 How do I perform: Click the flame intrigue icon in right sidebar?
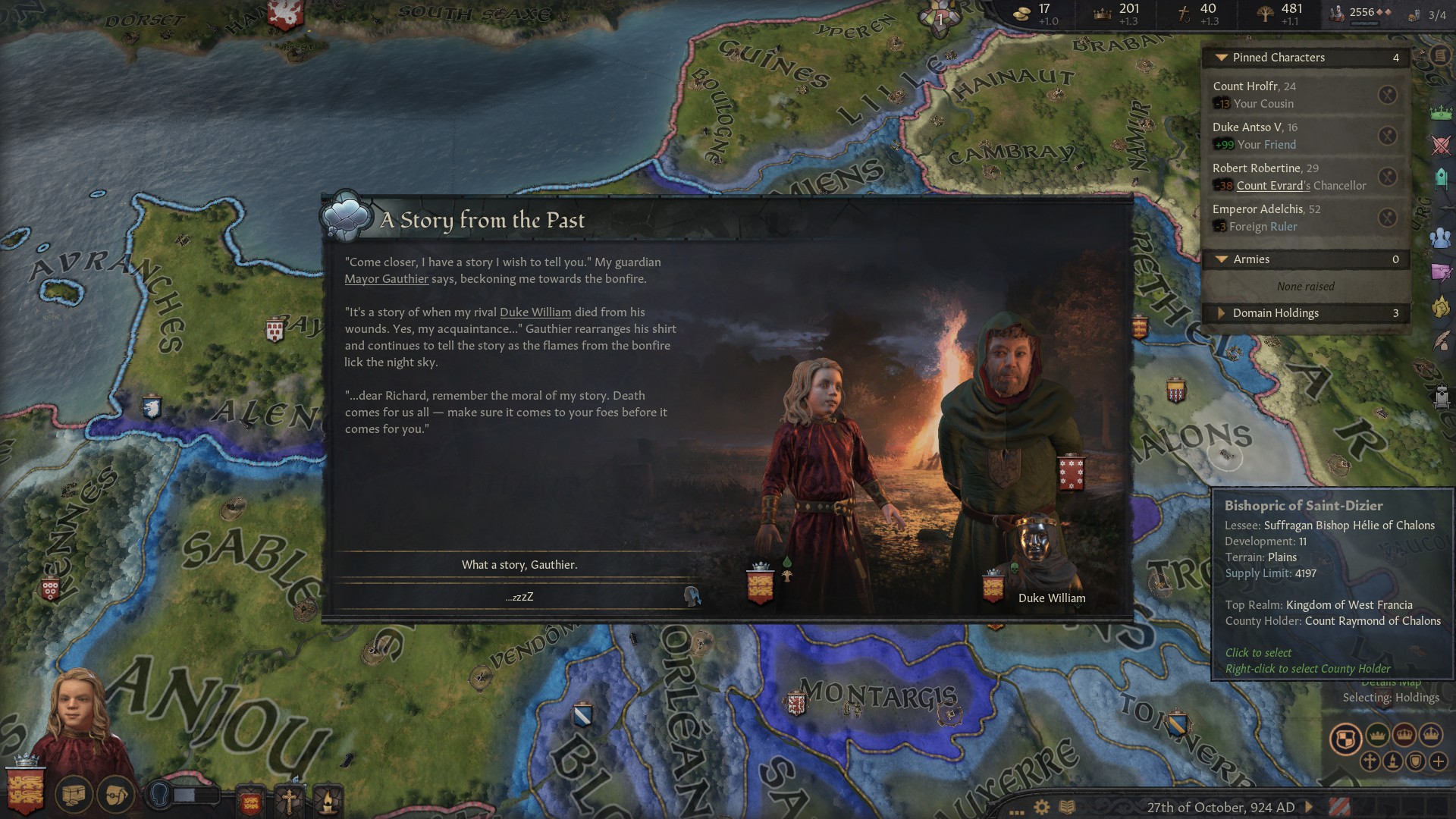tap(1441, 305)
